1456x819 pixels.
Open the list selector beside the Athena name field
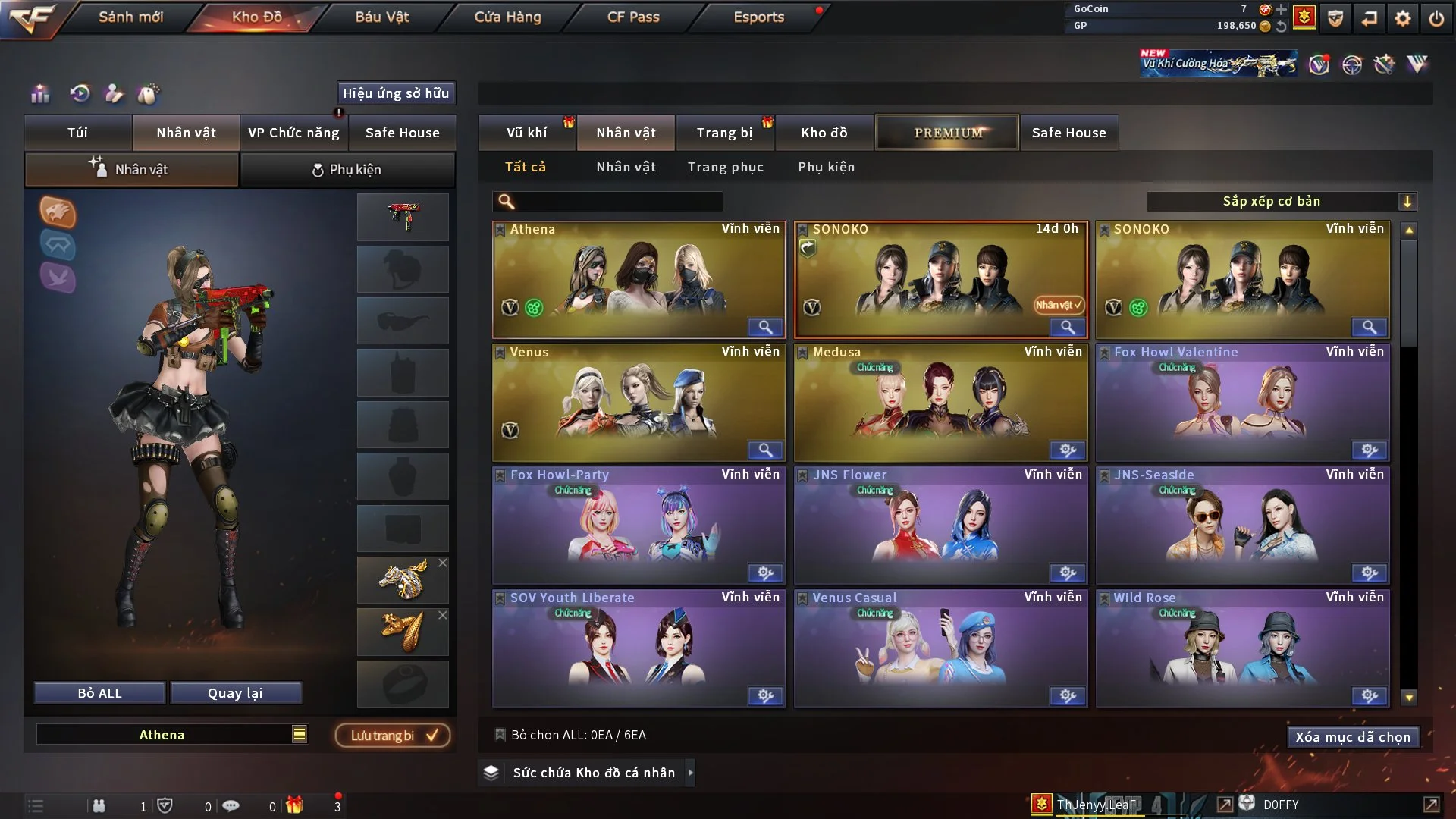[299, 734]
